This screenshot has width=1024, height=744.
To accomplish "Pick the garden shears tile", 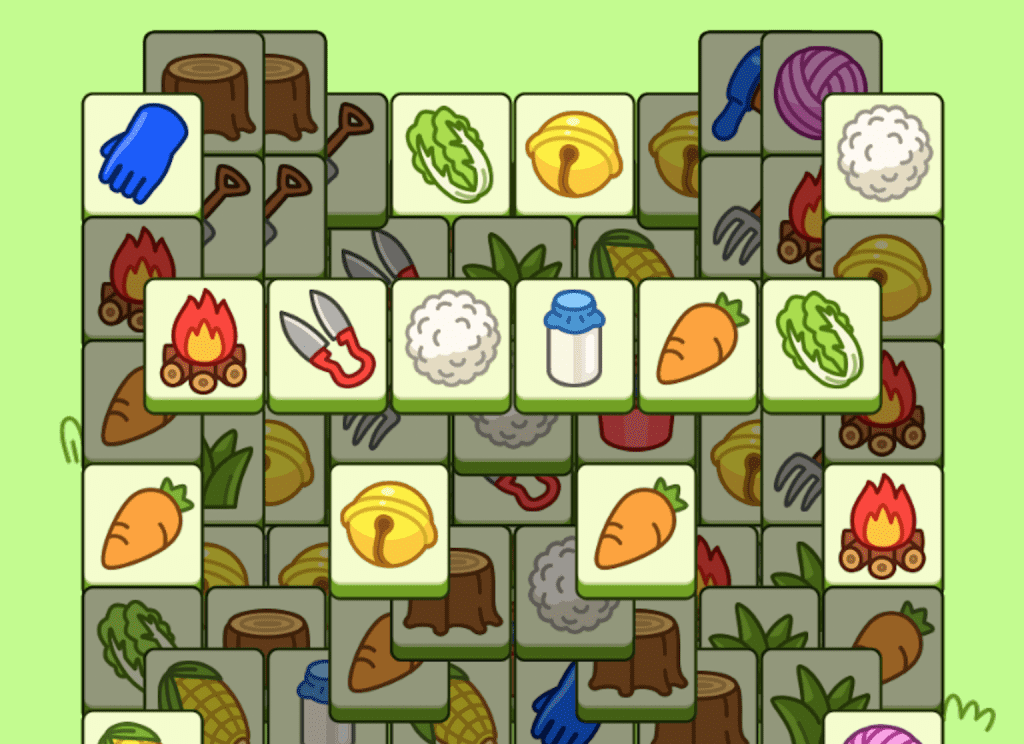I will coord(327,340).
